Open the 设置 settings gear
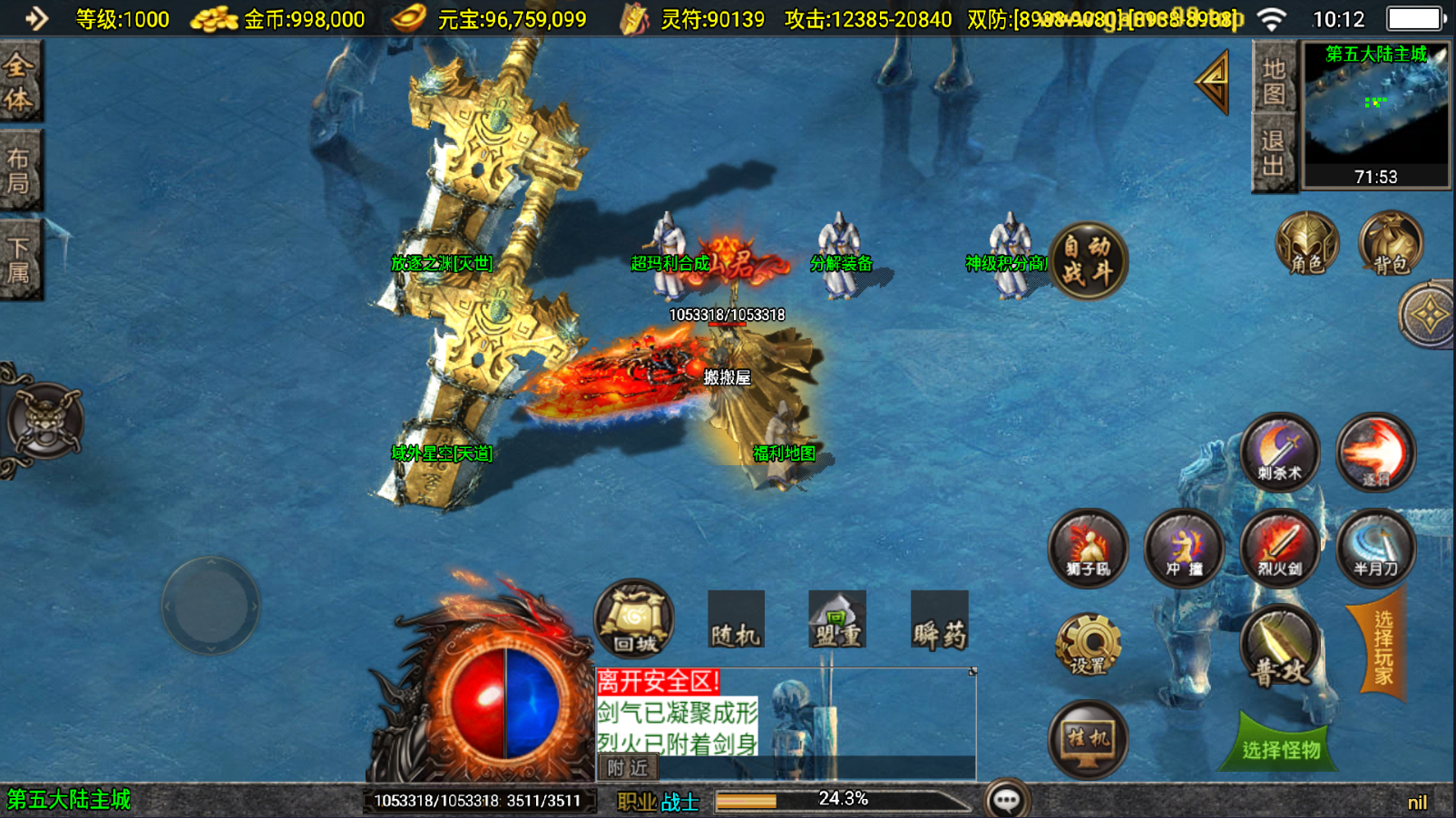Viewport: 1456px width, 818px height. [x=1088, y=646]
